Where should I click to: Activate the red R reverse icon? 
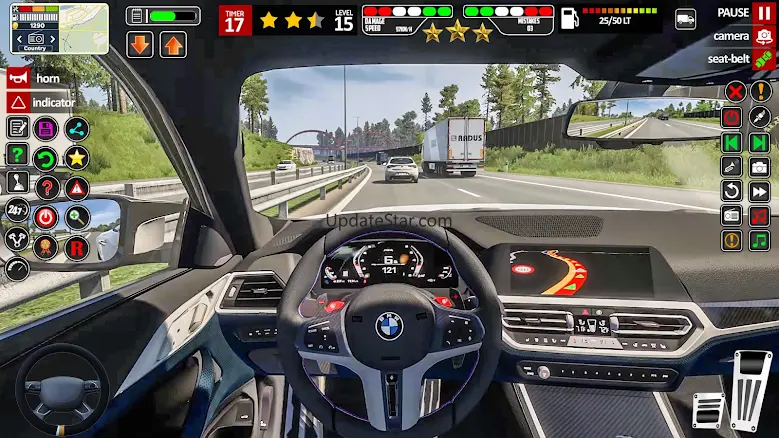tap(77, 246)
